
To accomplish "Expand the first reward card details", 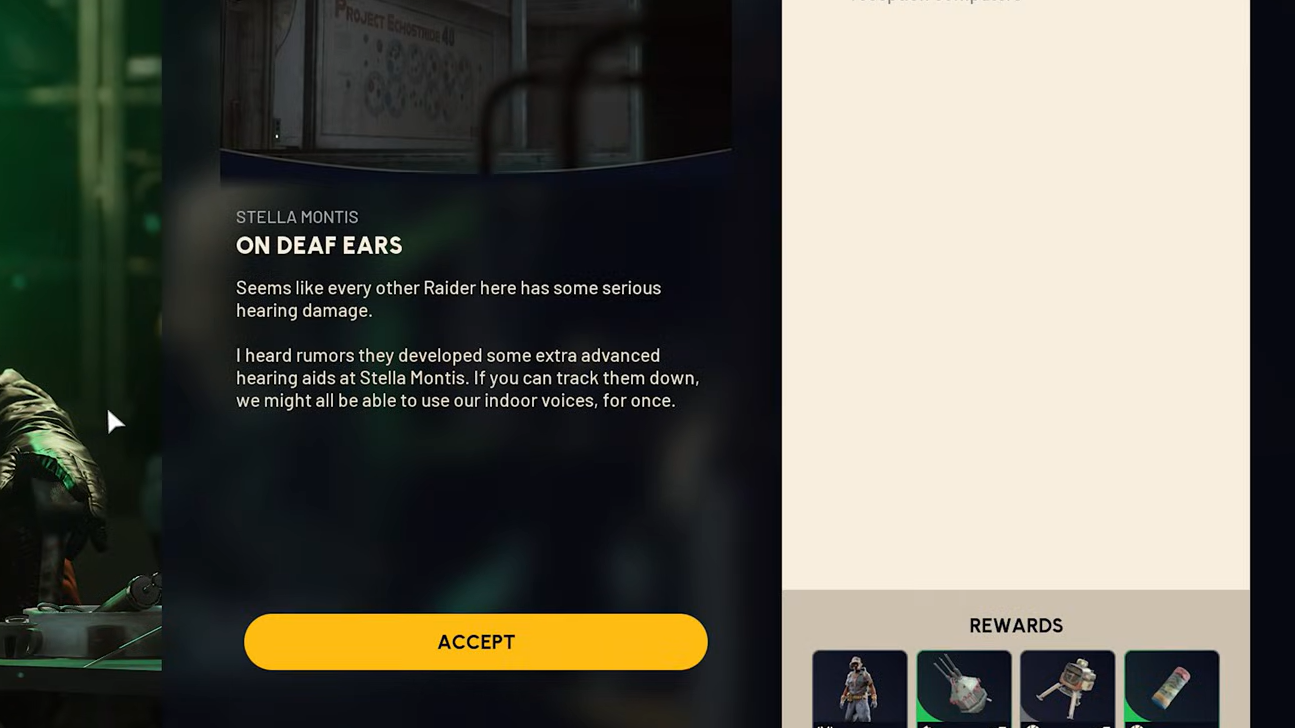I will [859, 690].
